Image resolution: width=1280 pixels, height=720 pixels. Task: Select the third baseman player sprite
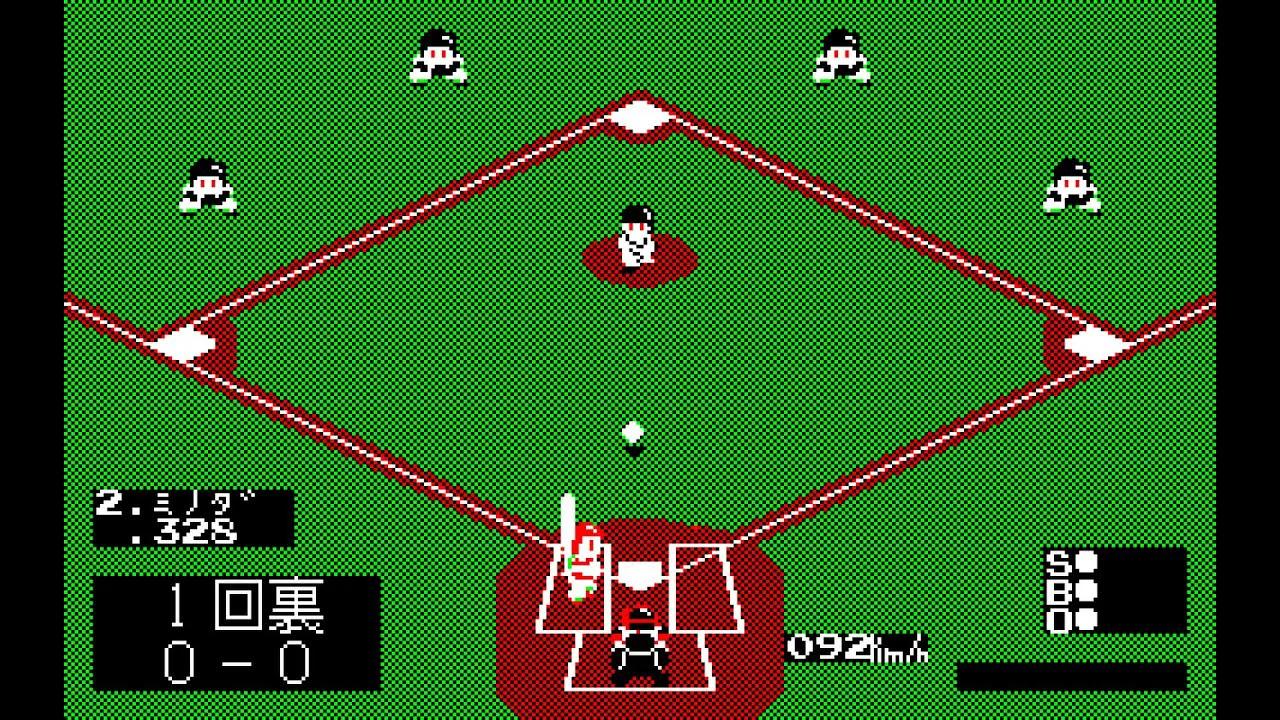pyautogui.click(x=205, y=185)
